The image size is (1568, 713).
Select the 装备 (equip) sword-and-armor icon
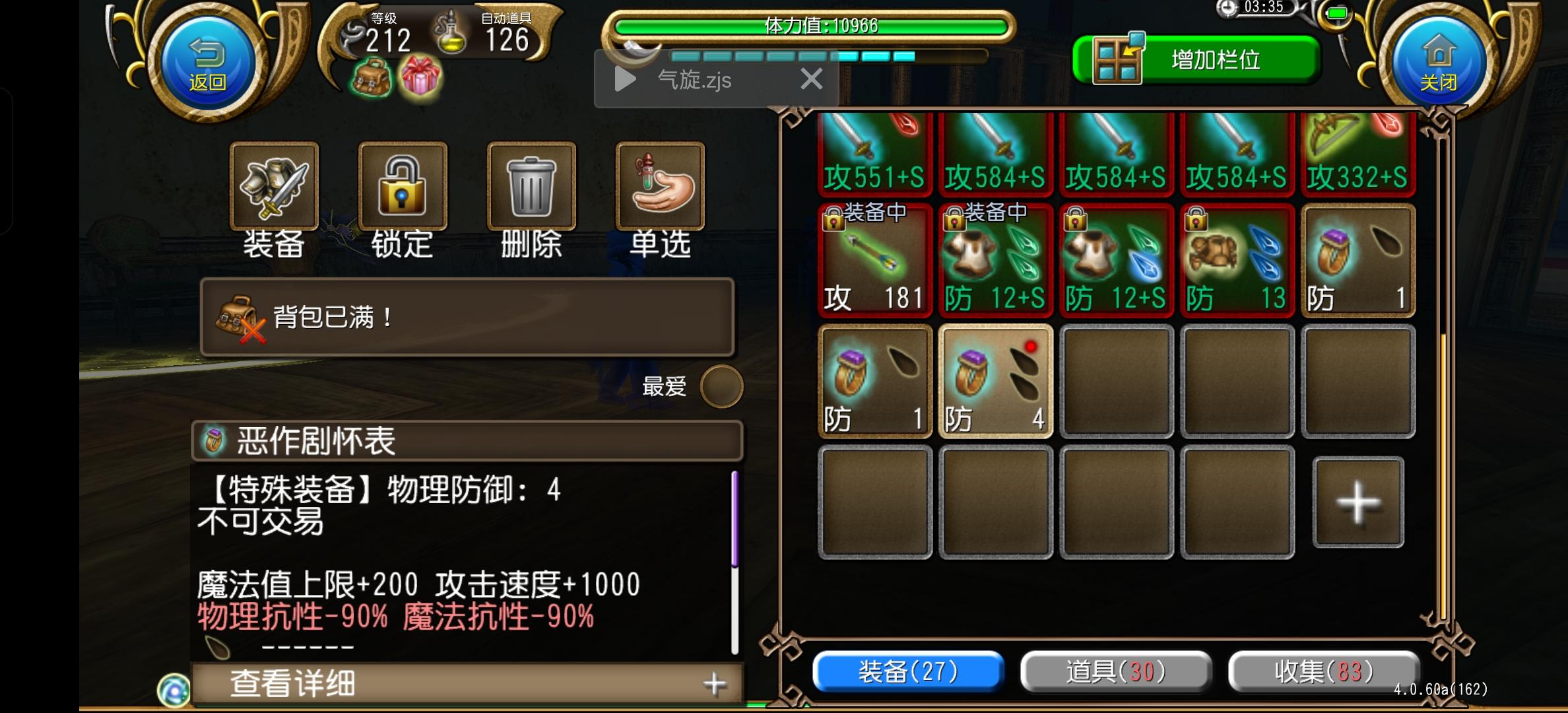tap(275, 187)
